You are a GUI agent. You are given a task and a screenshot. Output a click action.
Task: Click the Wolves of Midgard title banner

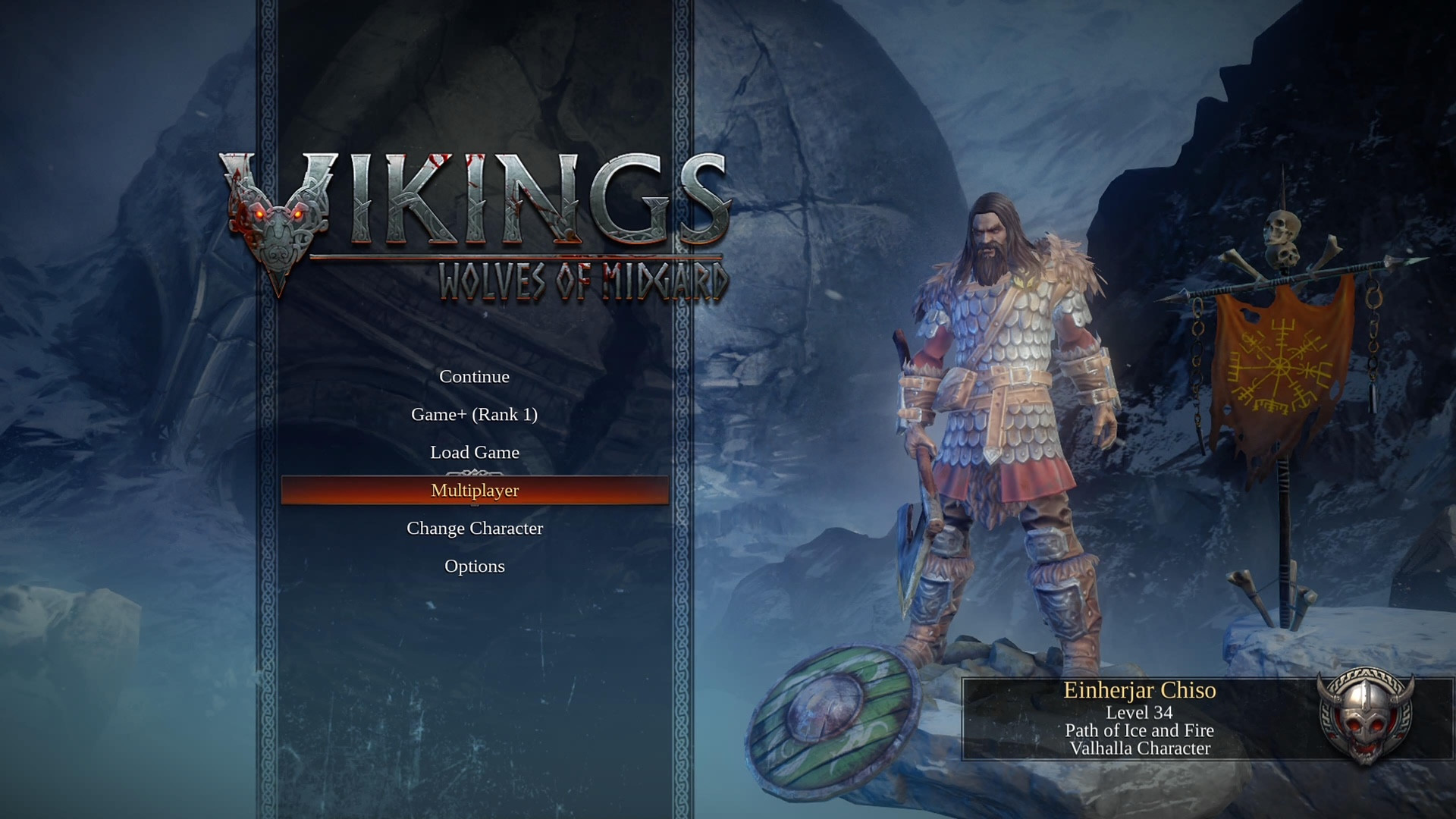click(x=584, y=281)
